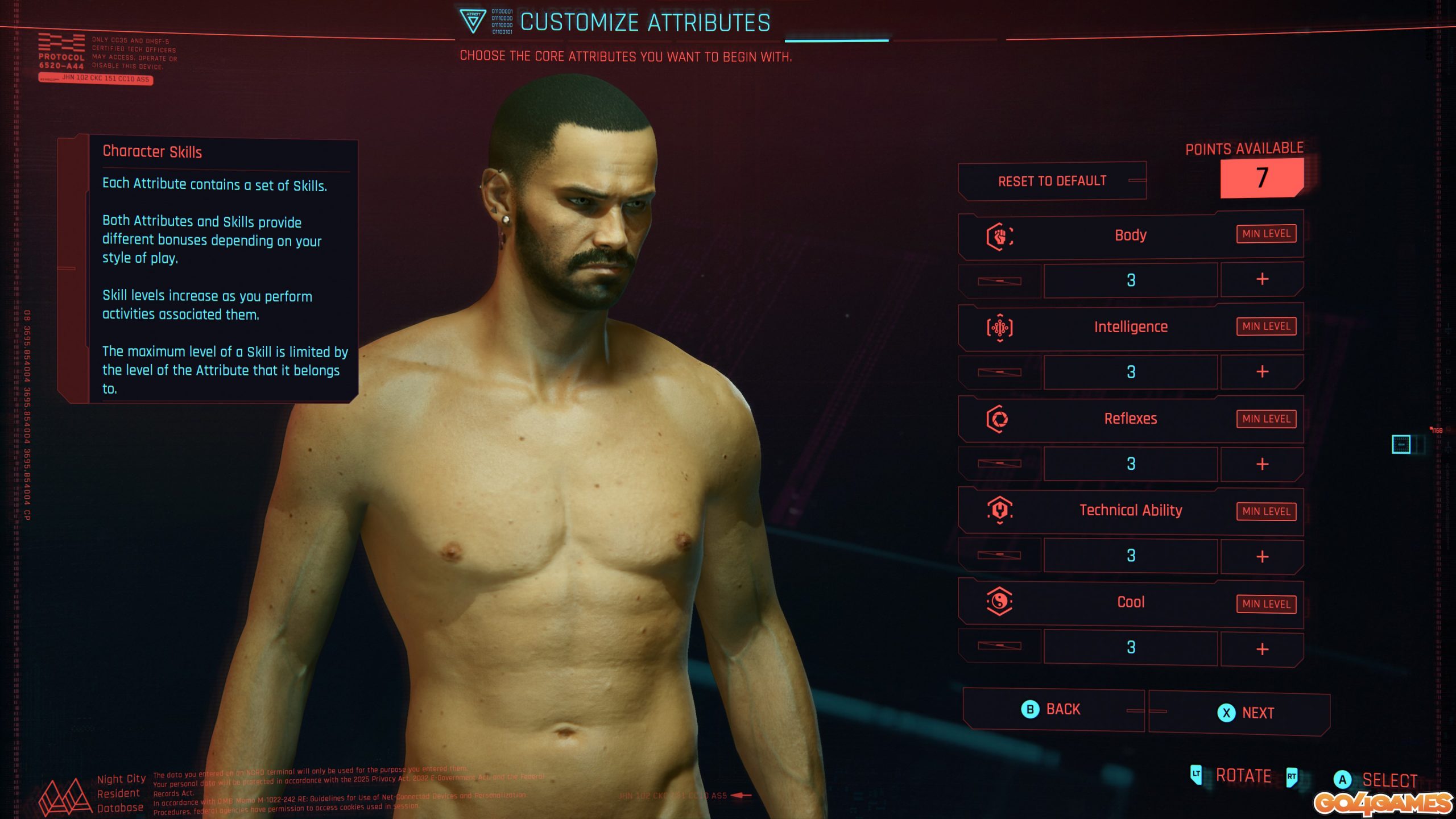
Task: Reset attributes with Reset to Default
Action: tap(1052, 181)
